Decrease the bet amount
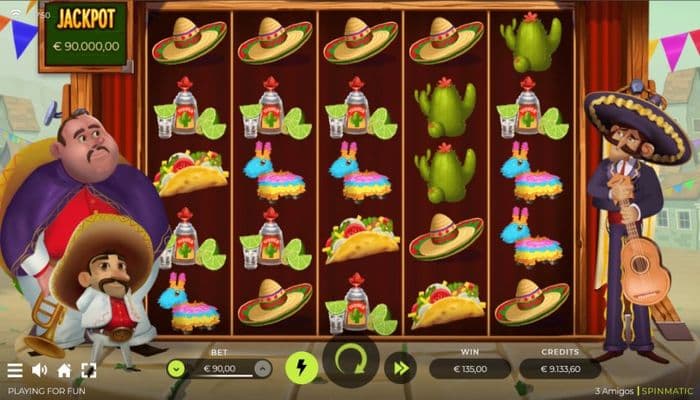This screenshot has width=700, height=400. click(176, 369)
